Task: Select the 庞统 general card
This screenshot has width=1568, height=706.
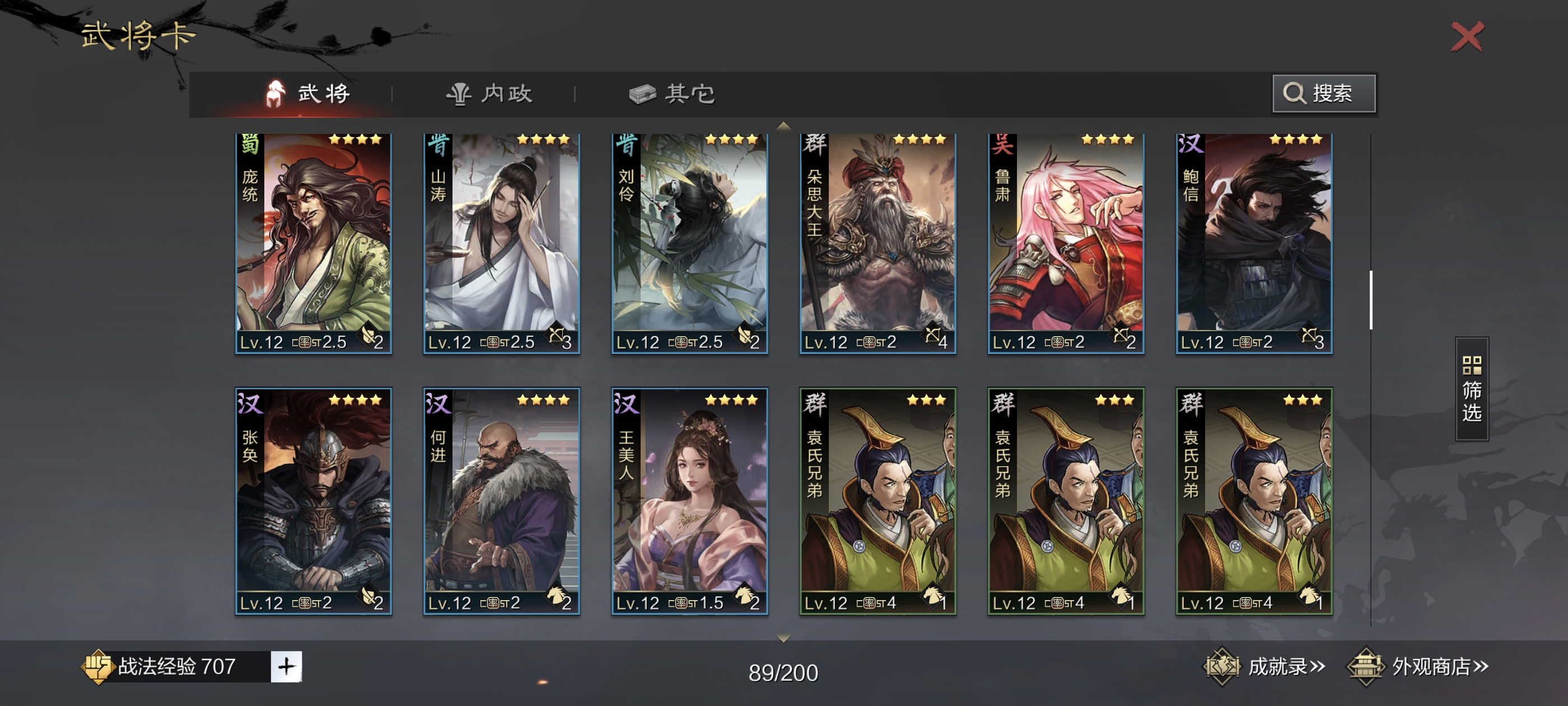Action: (313, 243)
